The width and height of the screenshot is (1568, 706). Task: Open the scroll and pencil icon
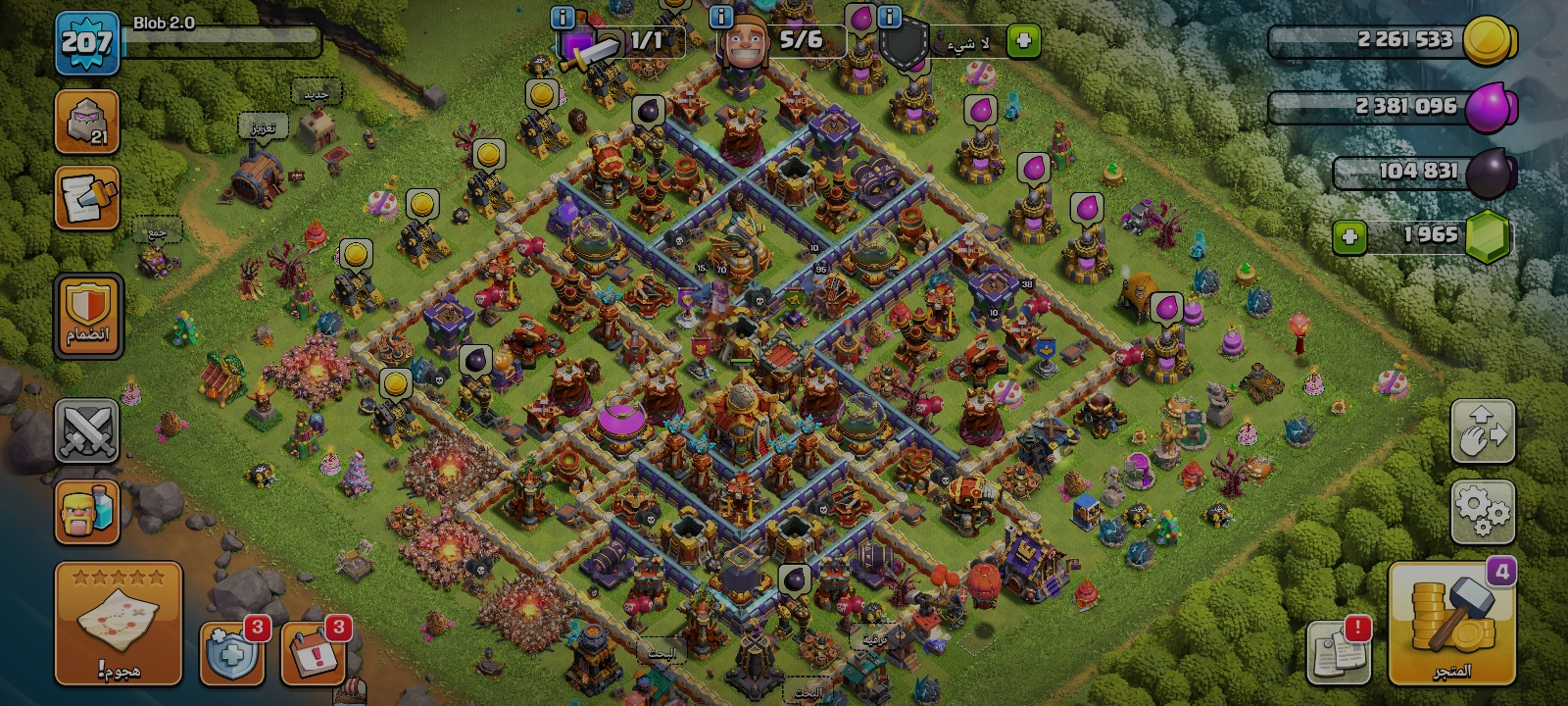87,198
